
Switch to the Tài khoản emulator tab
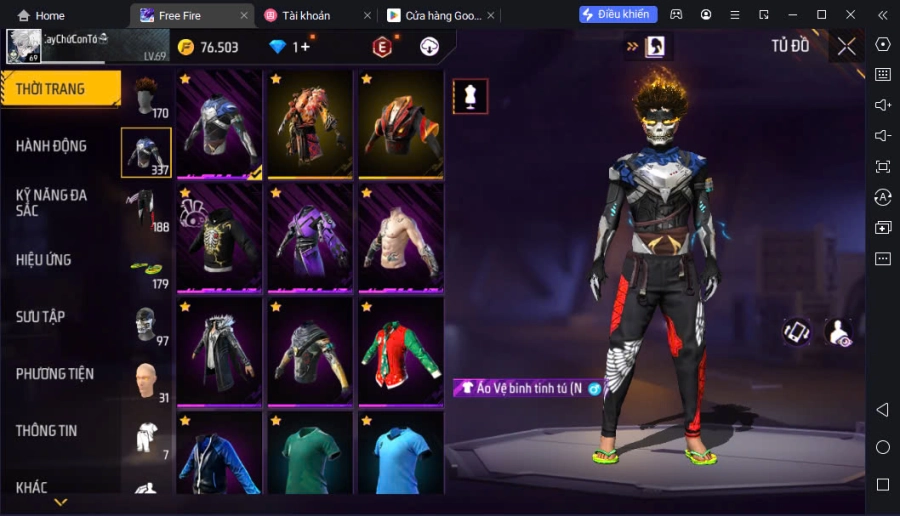tap(312, 15)
